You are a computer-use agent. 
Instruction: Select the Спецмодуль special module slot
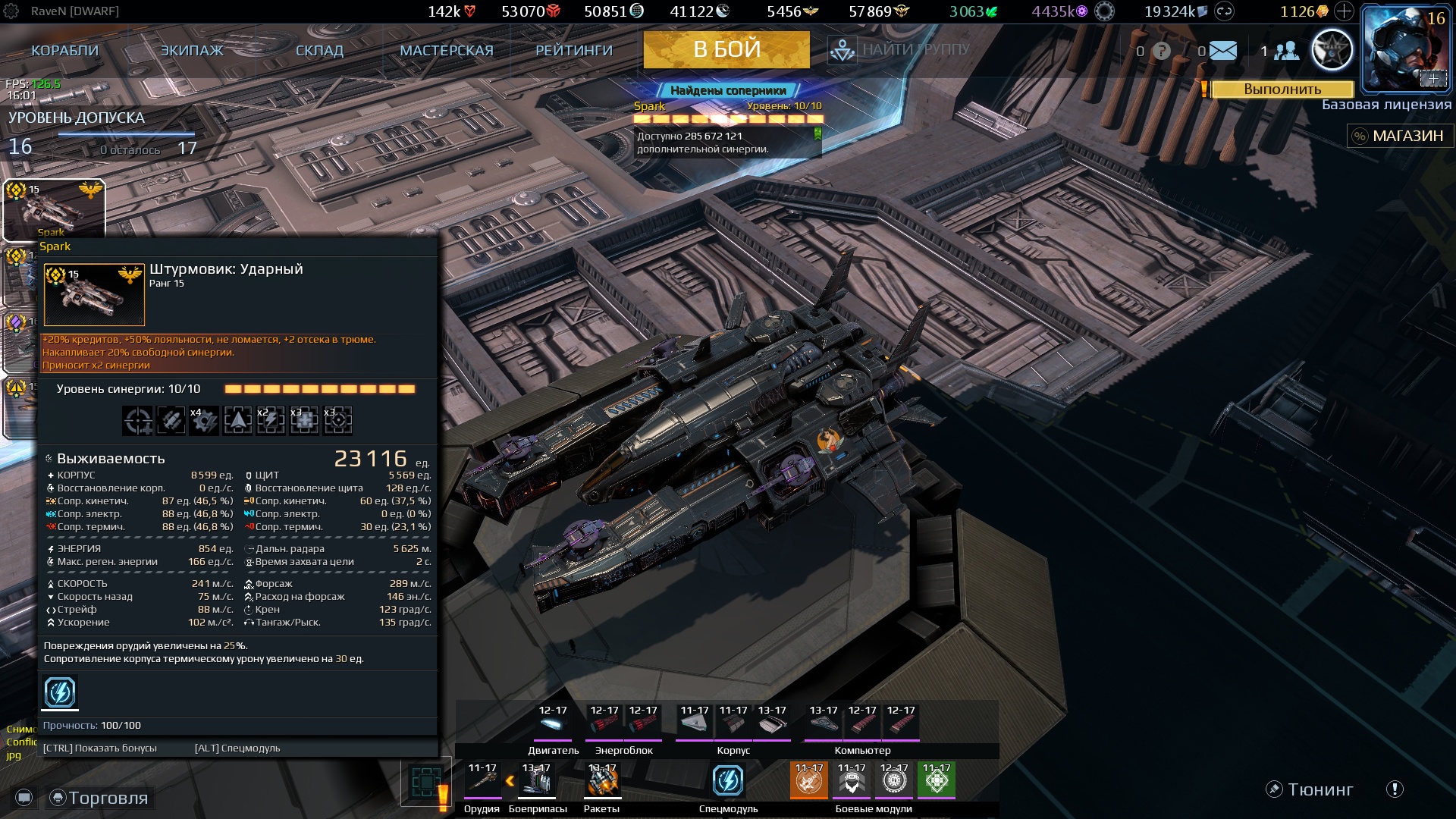(728, 781)
